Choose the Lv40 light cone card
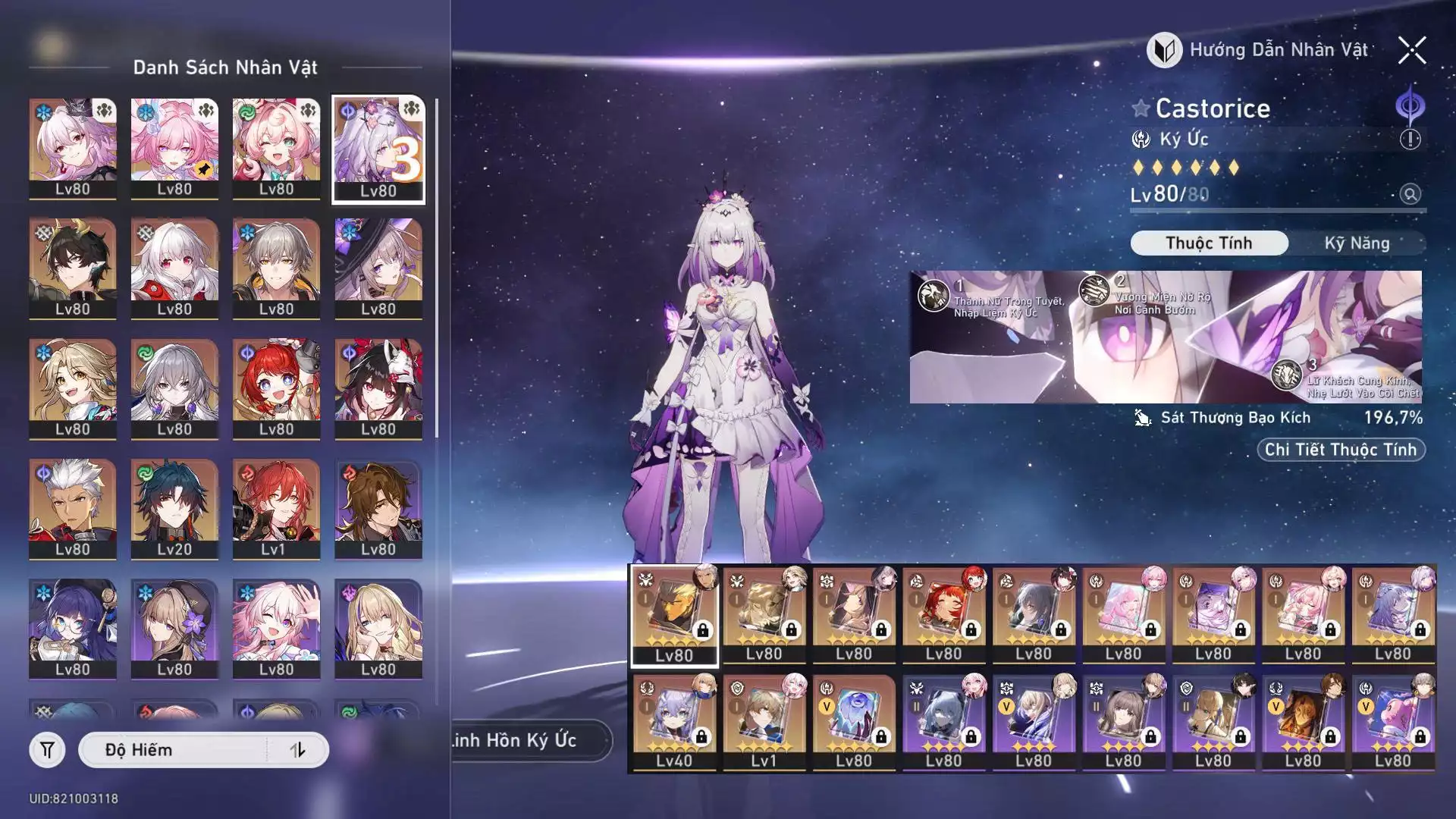Image resolution: width=1456 pixels, height=819 pixels. [x=674, y=722]
